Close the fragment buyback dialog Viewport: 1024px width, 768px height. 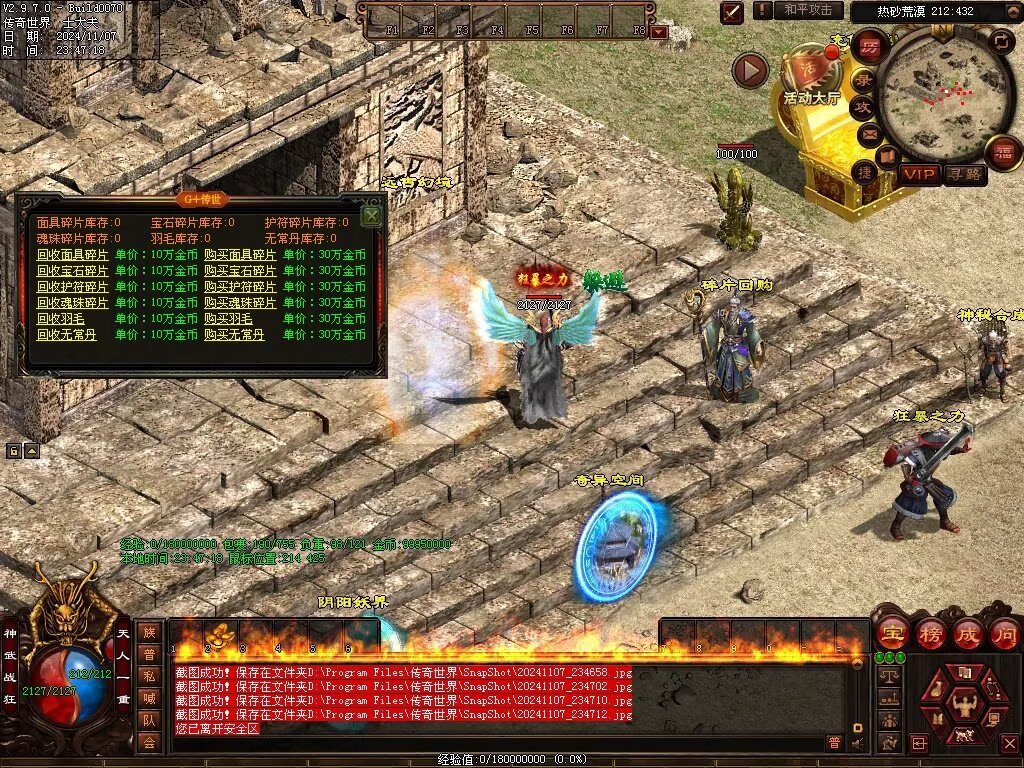(x=372, y=215)
